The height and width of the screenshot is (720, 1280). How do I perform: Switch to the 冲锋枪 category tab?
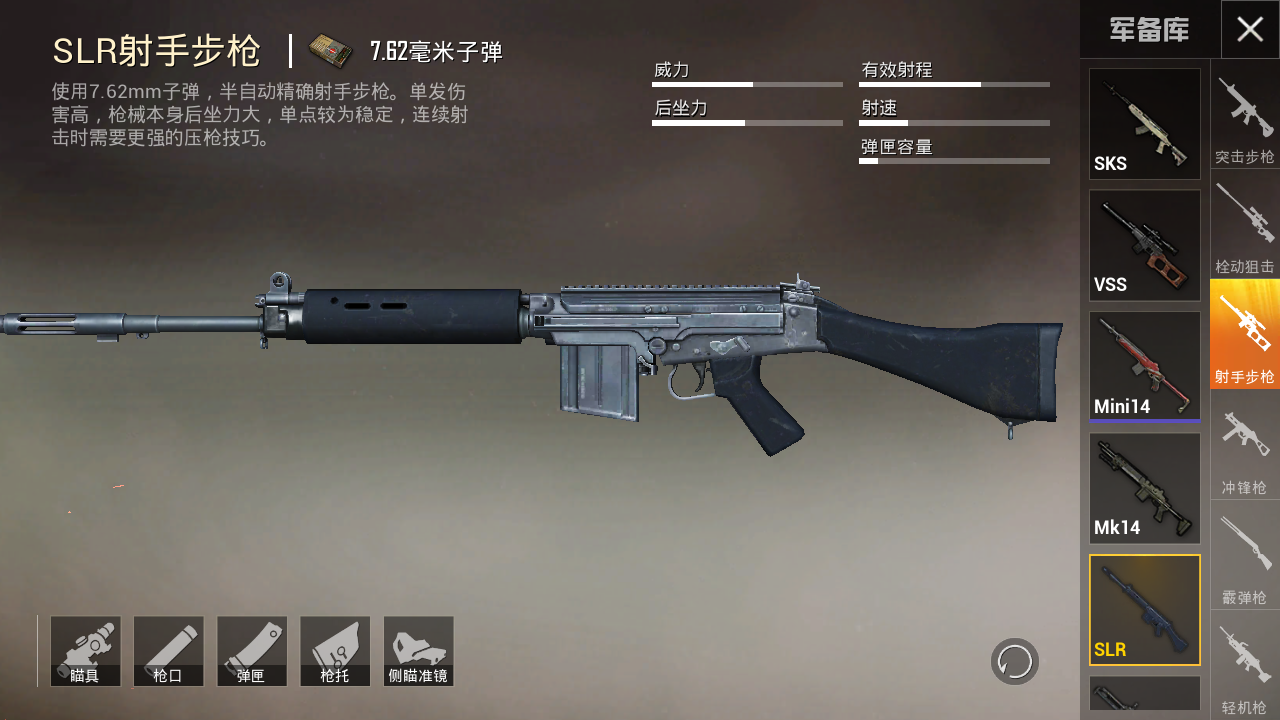(x=1245, y=445)
